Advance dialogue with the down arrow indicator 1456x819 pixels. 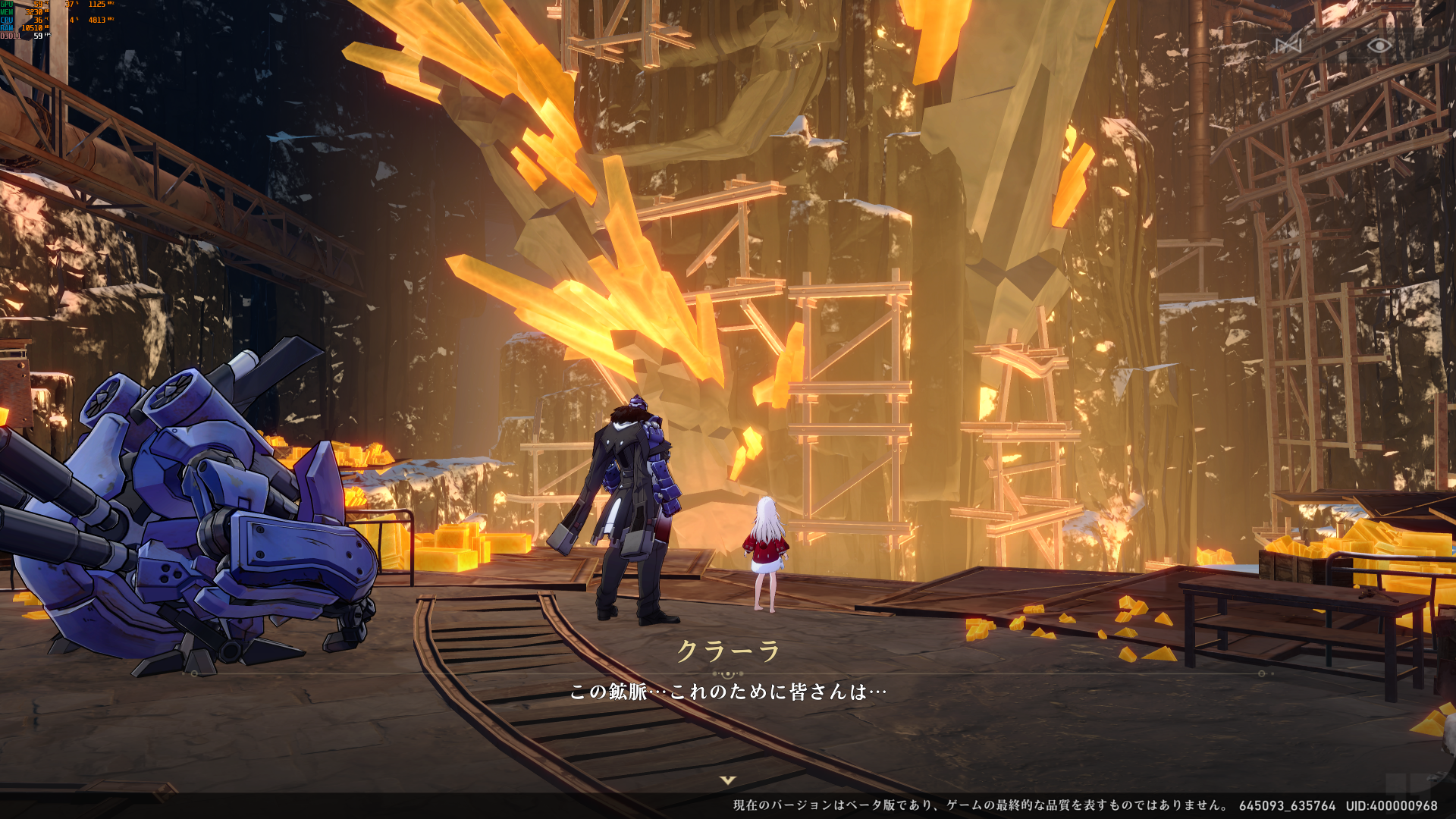click(728, 780)
